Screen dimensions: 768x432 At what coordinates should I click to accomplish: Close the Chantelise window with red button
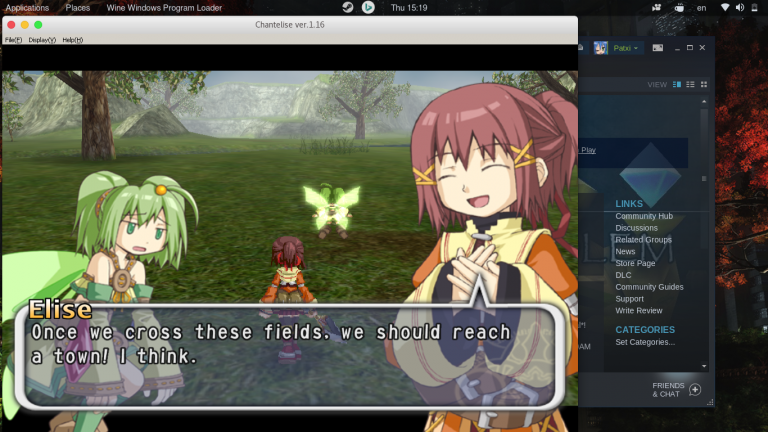pyautogui.click(x=11, y=24)
